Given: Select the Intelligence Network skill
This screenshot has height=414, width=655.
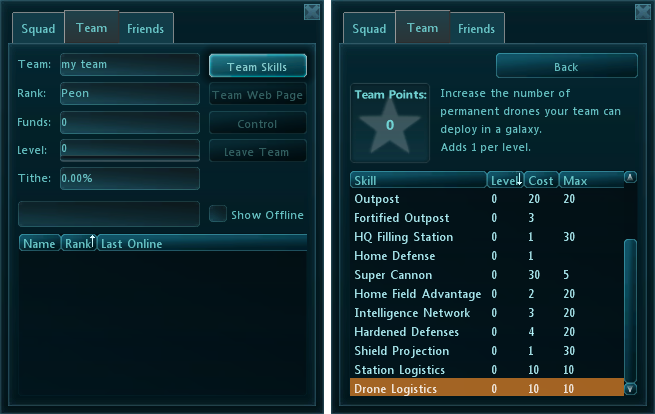Looking at the screenshot, I should (418, 313).
